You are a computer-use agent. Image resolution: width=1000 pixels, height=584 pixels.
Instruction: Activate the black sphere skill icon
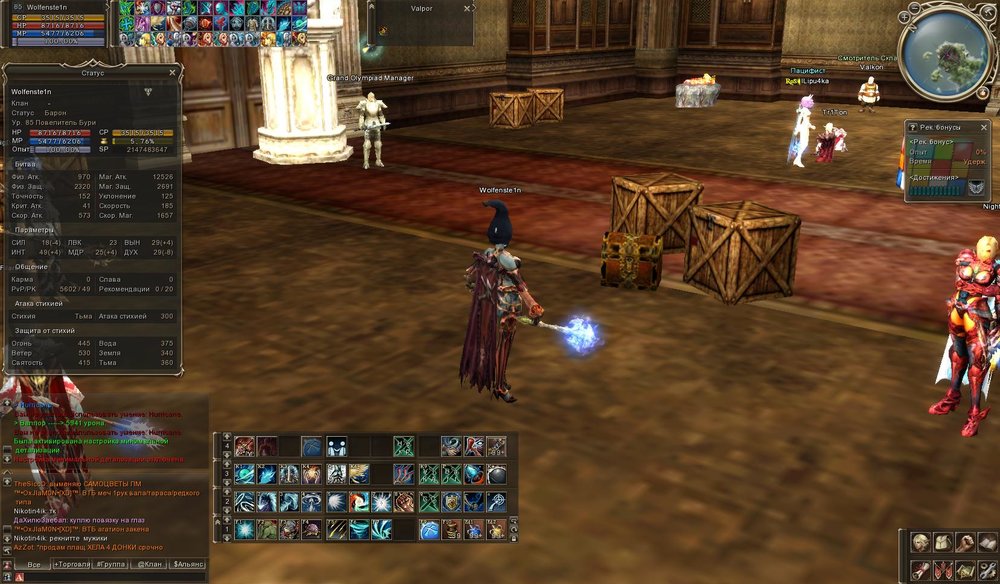pyautogui.click(x=496, y=474)
